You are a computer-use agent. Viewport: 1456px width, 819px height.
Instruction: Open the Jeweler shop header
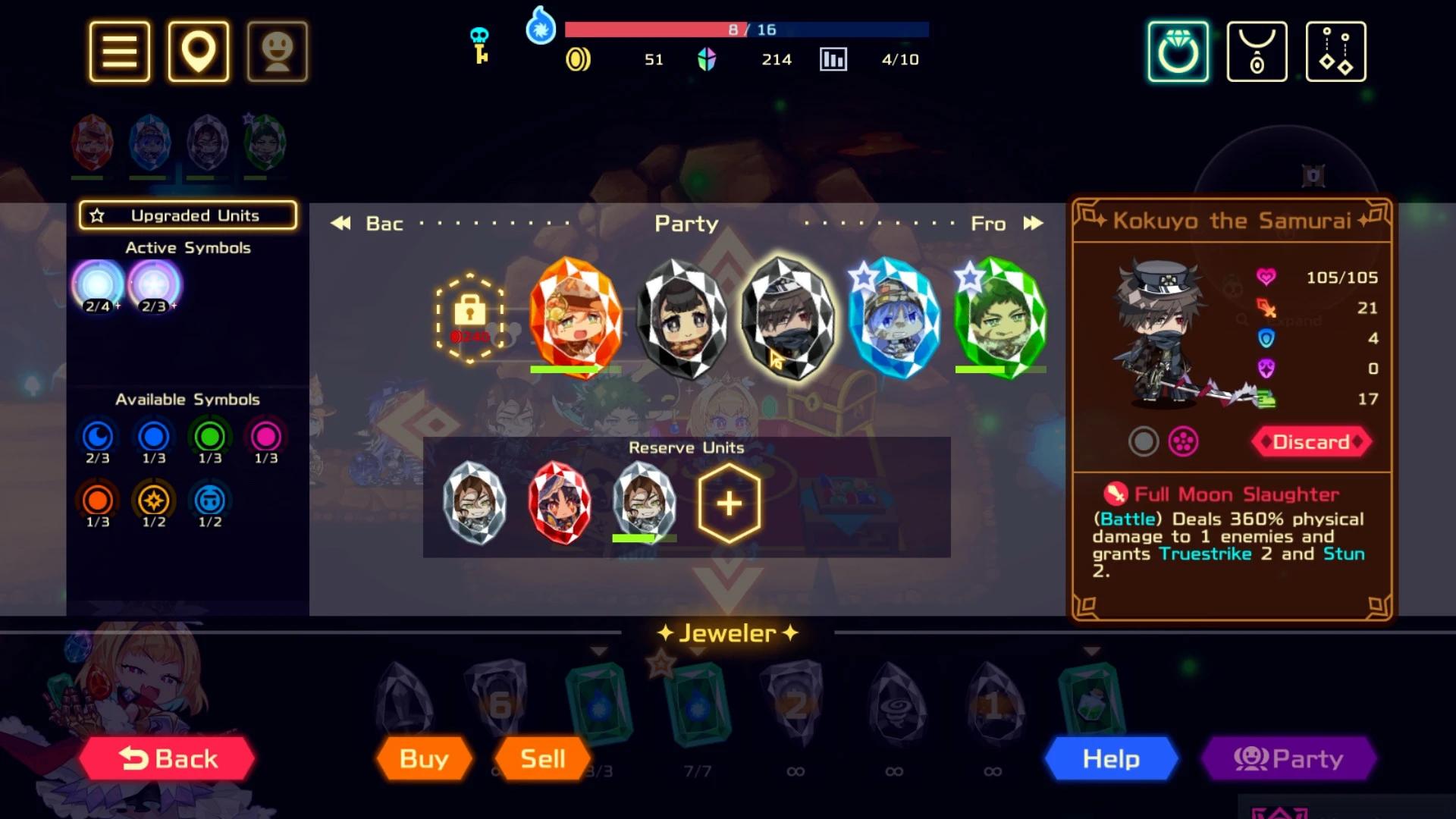tap(726, 632)
